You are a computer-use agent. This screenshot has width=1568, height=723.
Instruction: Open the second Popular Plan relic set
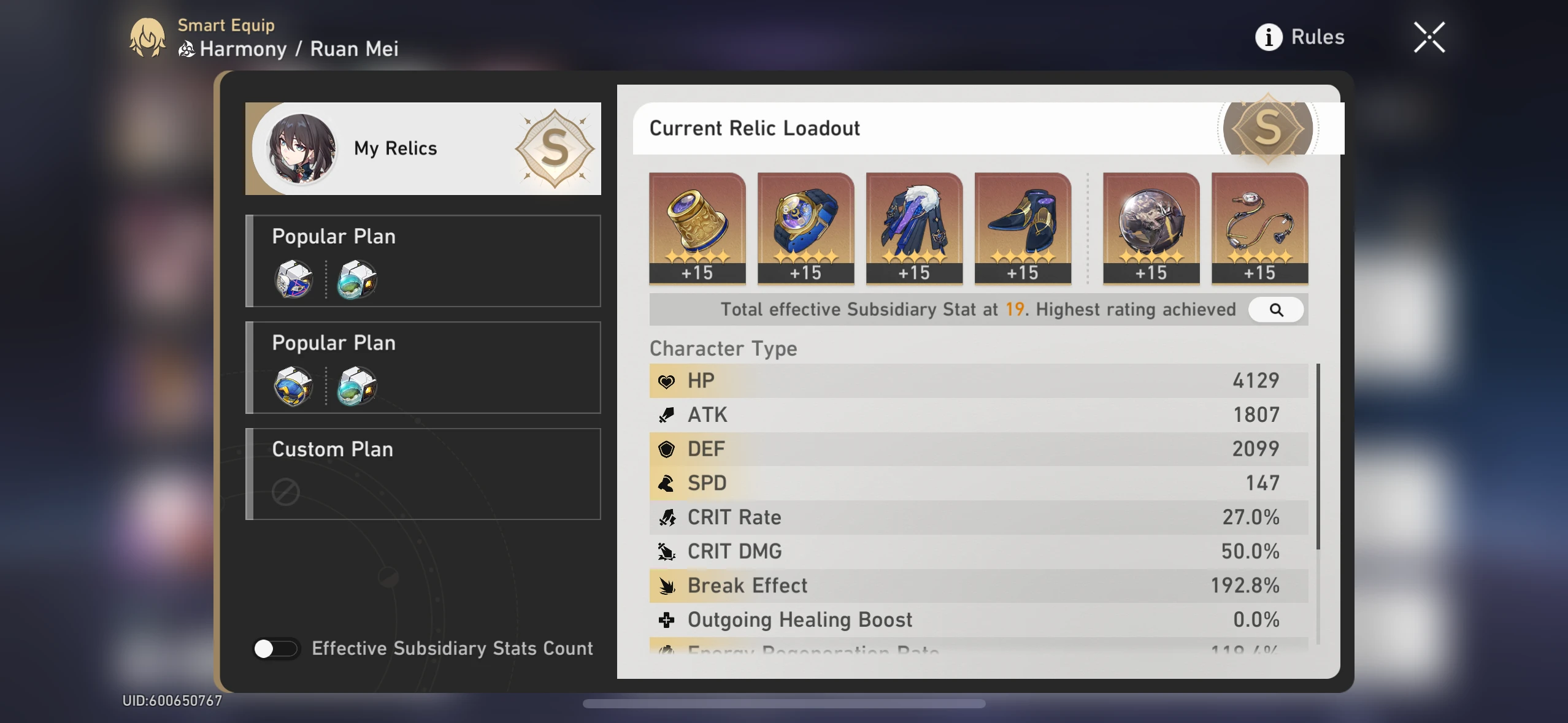pyautogui.click(x=422, y=367)
